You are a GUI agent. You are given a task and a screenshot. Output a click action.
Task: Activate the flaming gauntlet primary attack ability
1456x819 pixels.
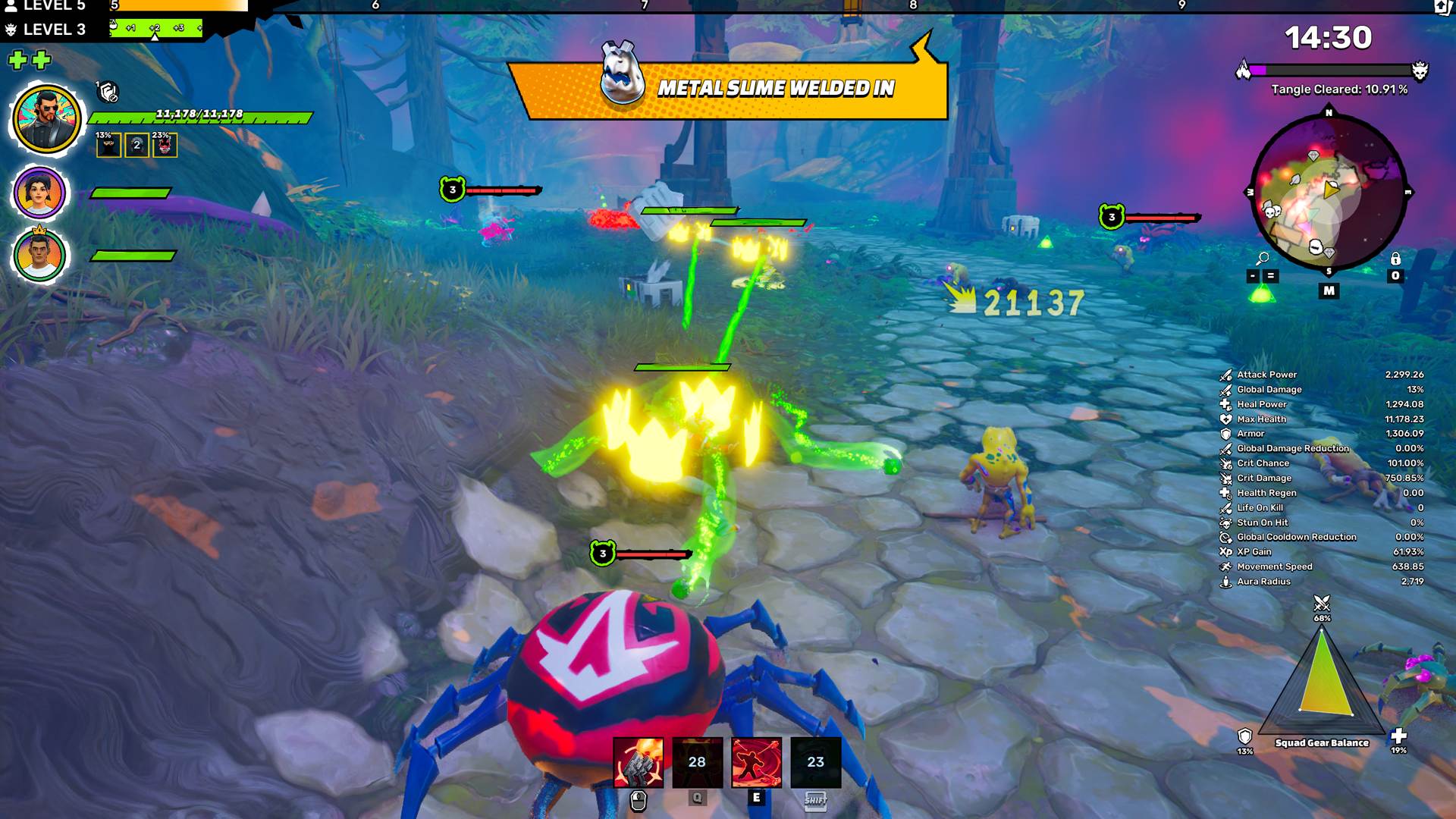pyautogui.click(x=638, y=762)
